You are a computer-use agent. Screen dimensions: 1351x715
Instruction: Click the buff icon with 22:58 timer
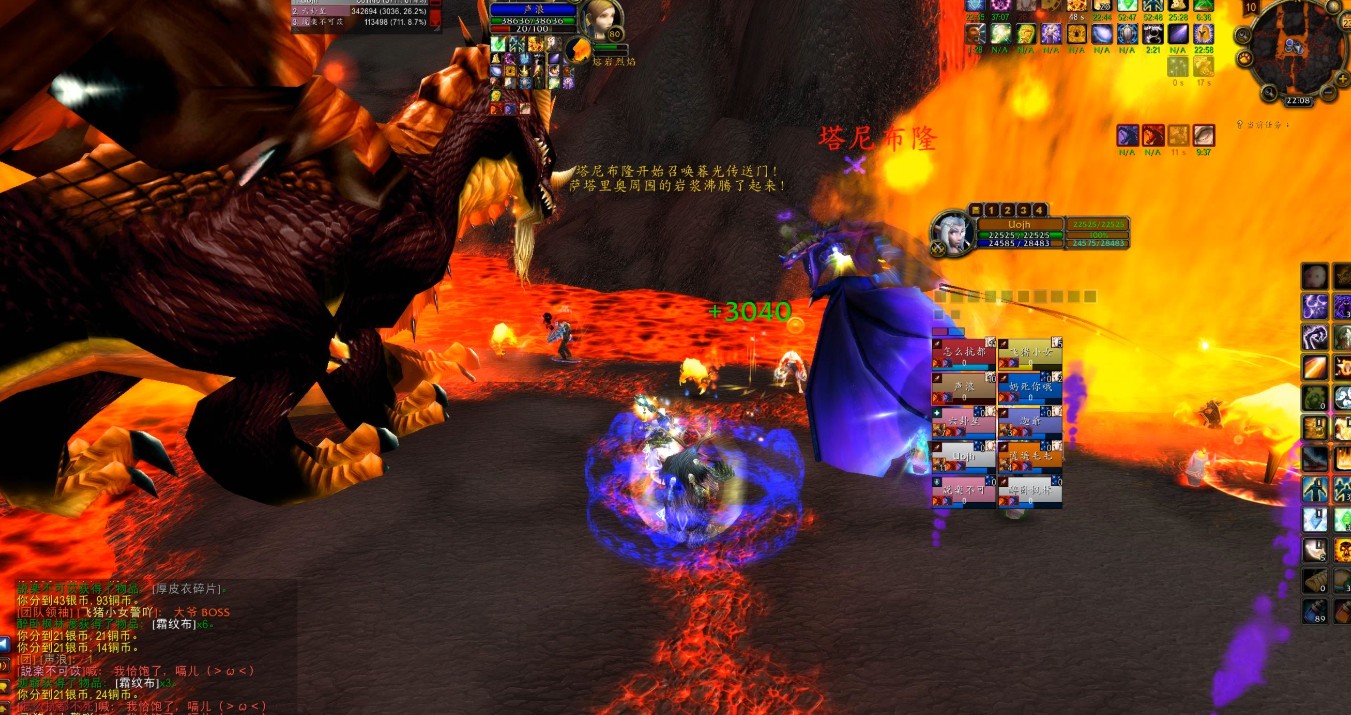[1203, 35]
